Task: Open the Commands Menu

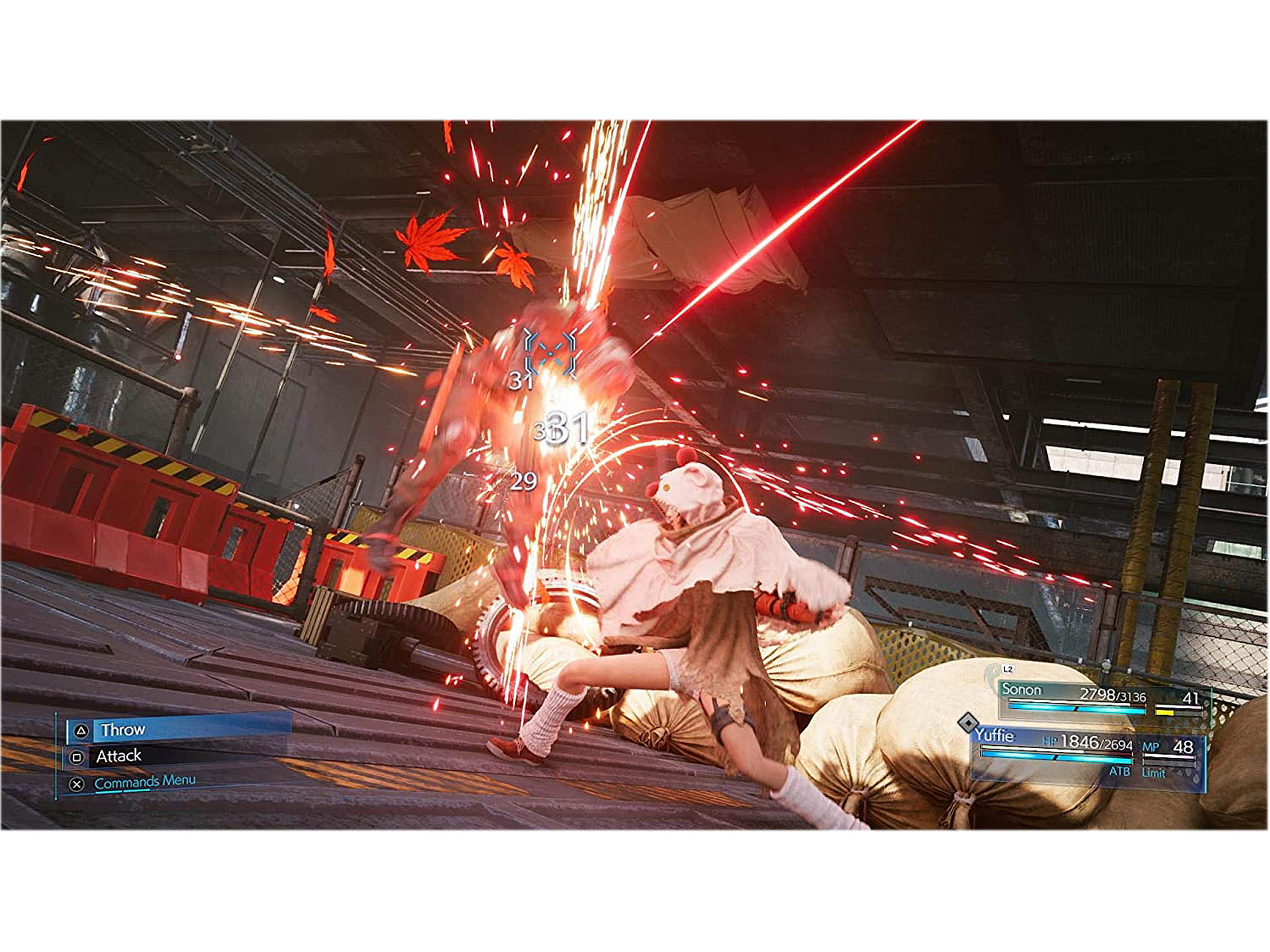Action: [146, 783]
